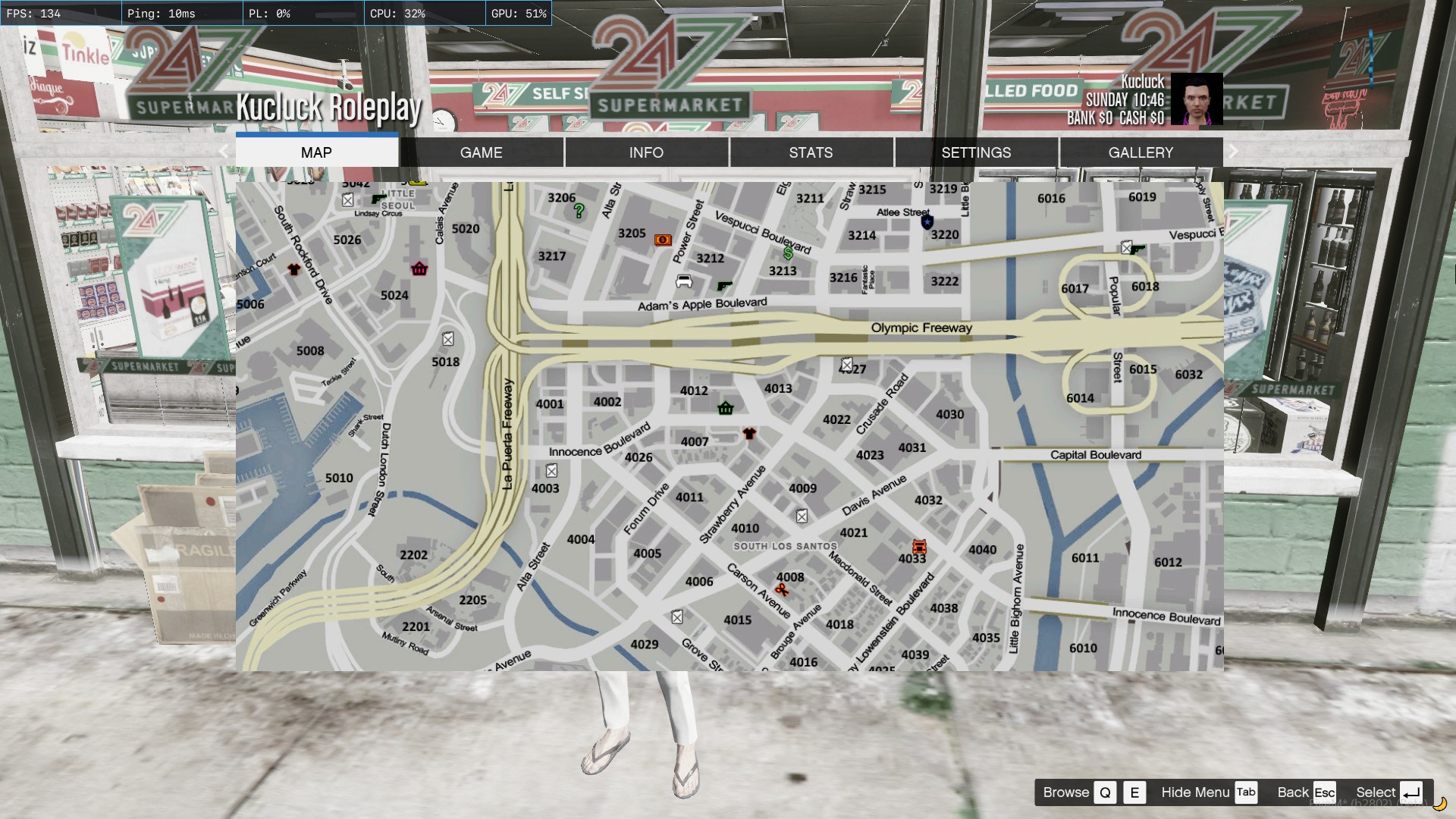Select the green question mark blip near building 3206
The width and height of the screenshot is (1456, 819).
[x=578, y=210]
